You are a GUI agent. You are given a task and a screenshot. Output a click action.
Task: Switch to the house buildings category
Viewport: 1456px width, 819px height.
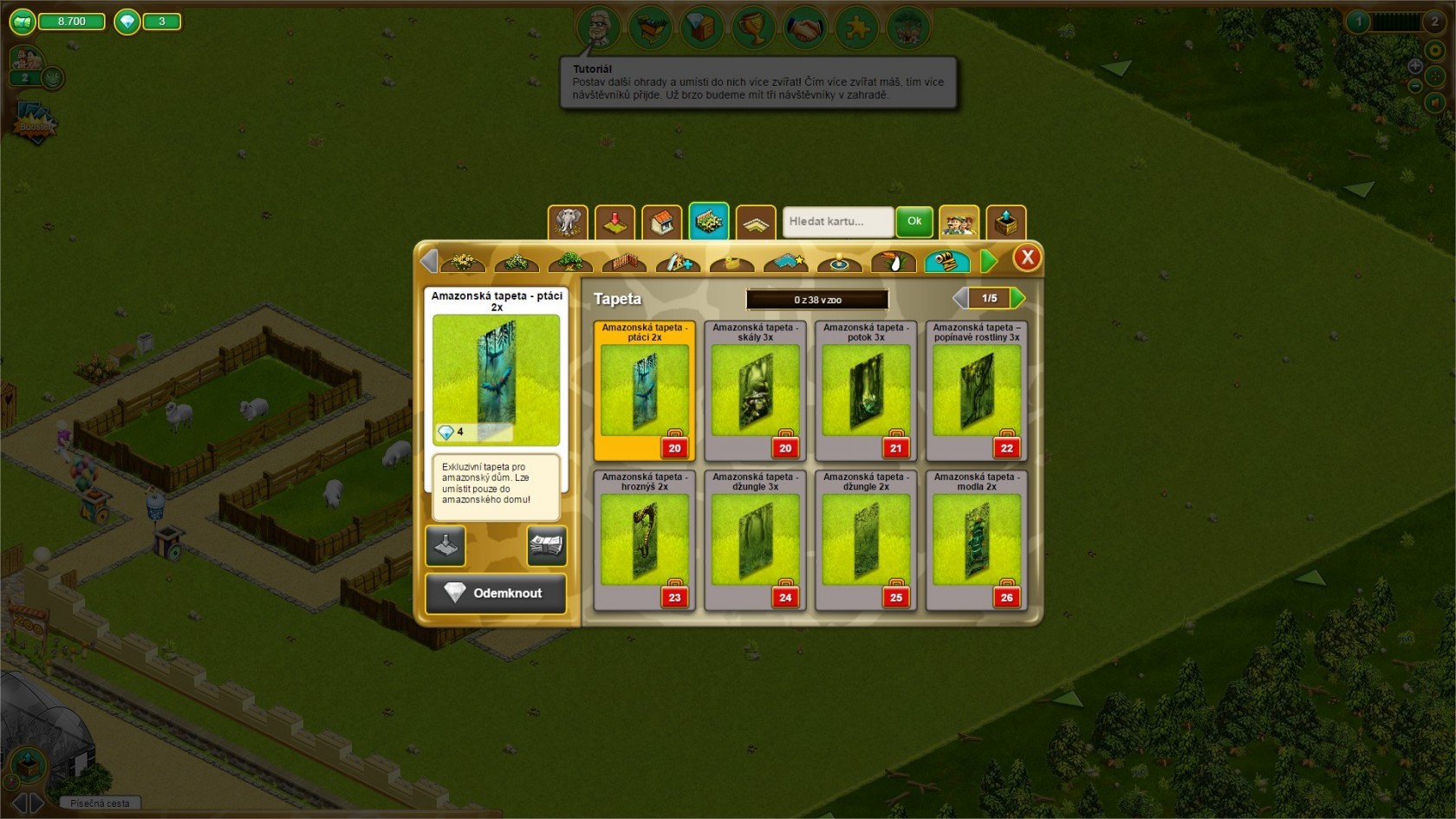pos(661,222)
